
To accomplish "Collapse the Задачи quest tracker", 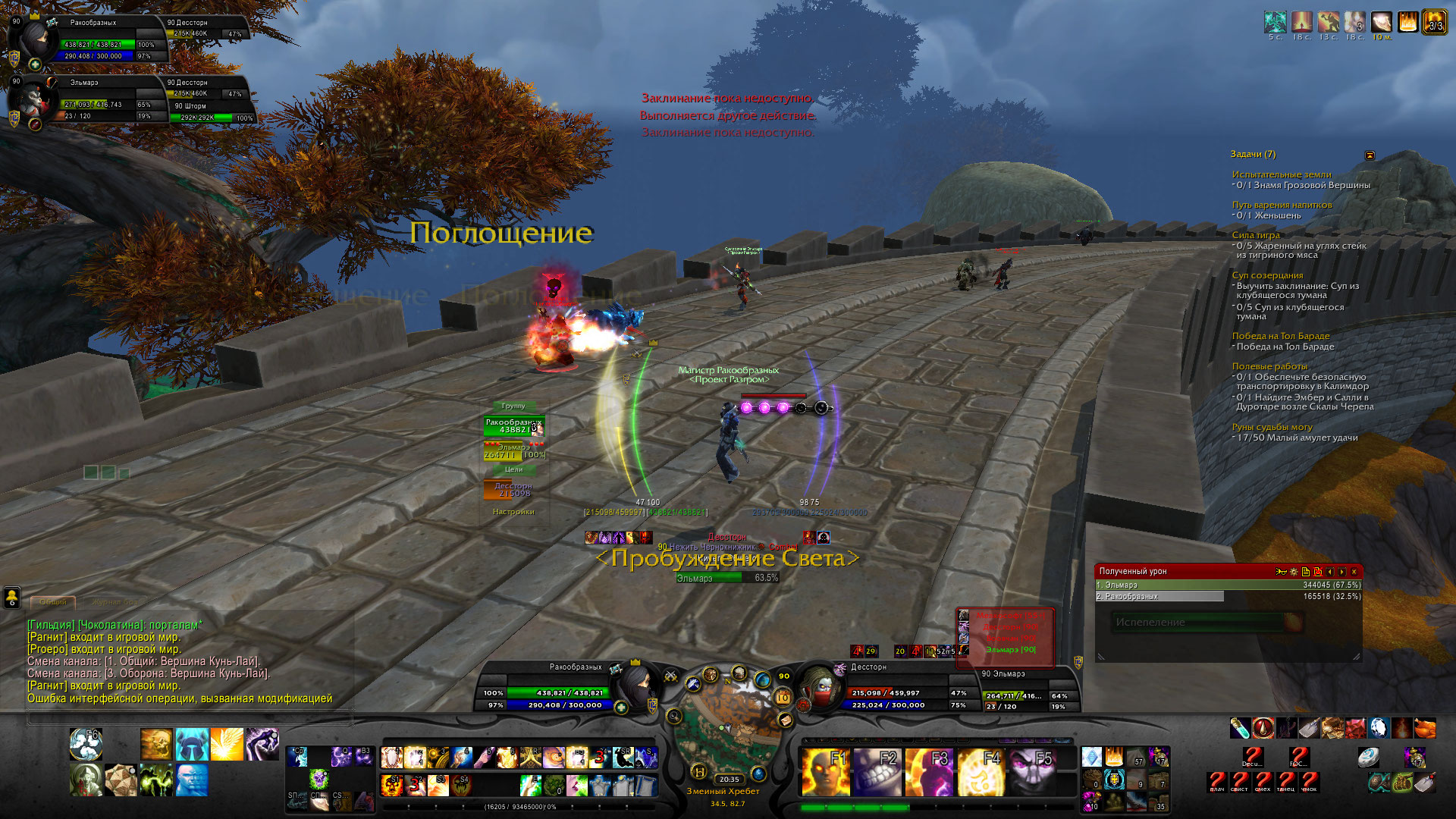I will click(1370, 155).
